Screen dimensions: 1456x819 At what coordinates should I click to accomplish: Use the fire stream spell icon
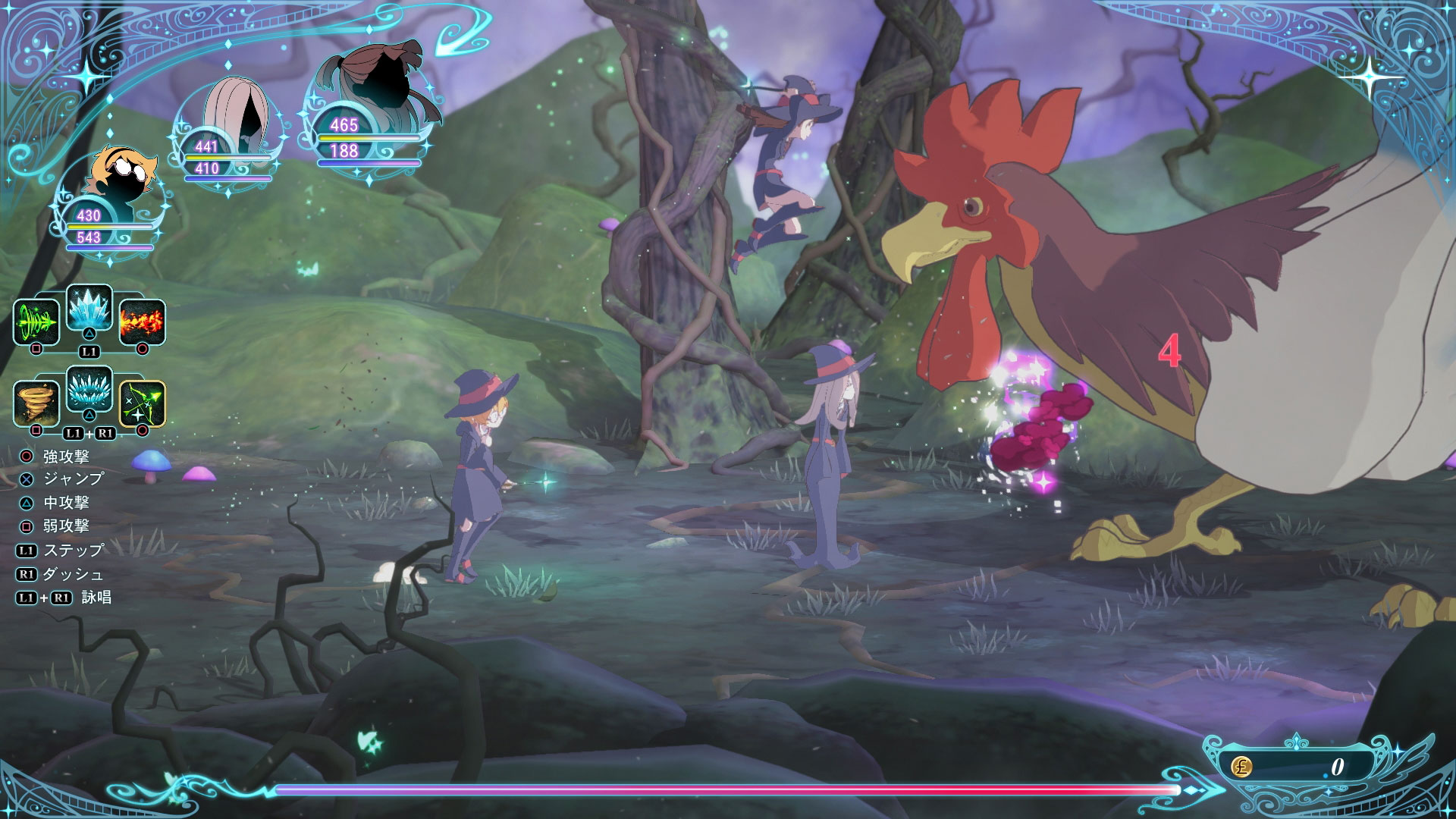pyautogui.click(x=142, y=322)
